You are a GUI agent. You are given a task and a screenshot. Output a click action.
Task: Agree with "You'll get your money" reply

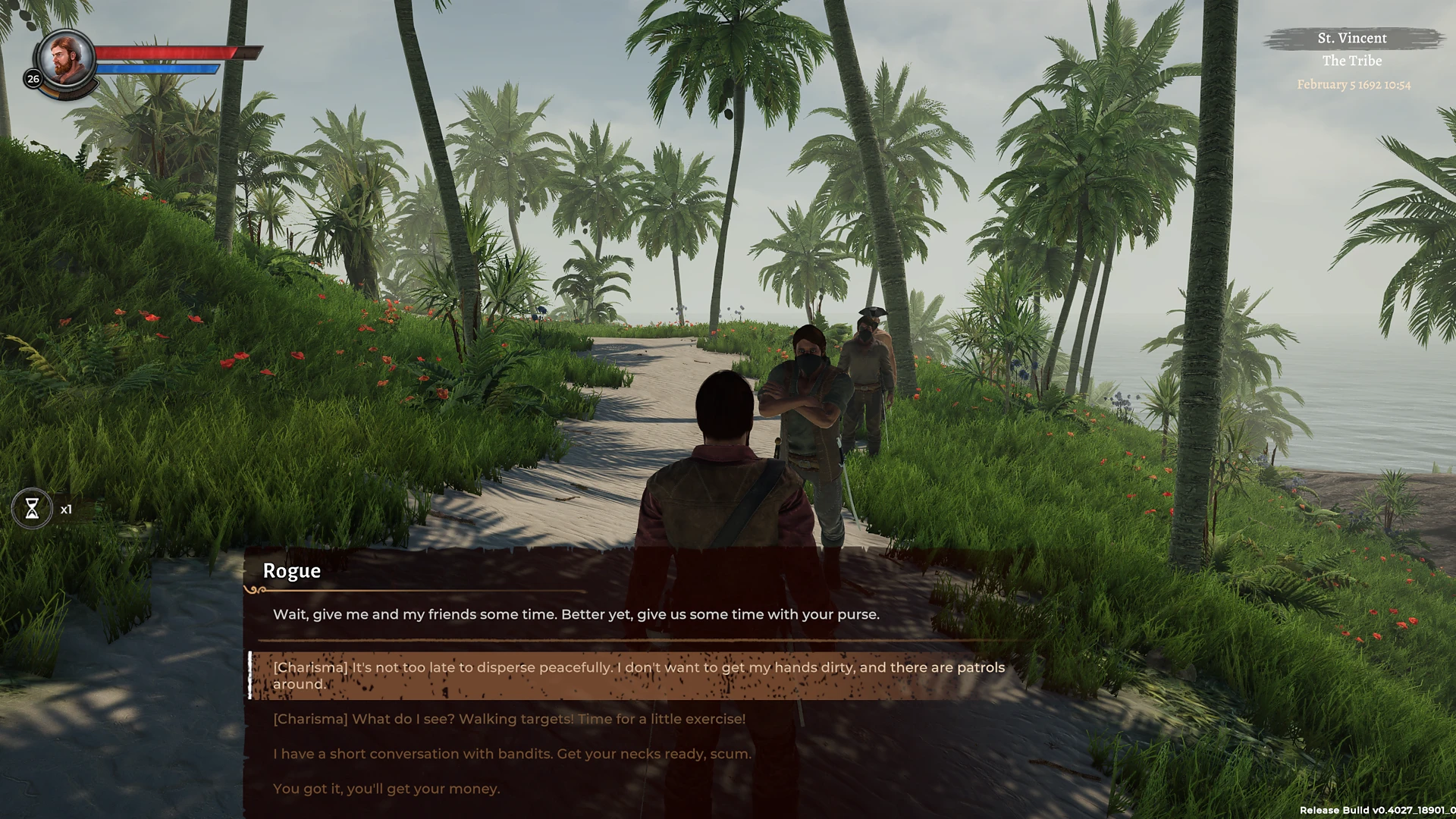(x=386, y=789)
